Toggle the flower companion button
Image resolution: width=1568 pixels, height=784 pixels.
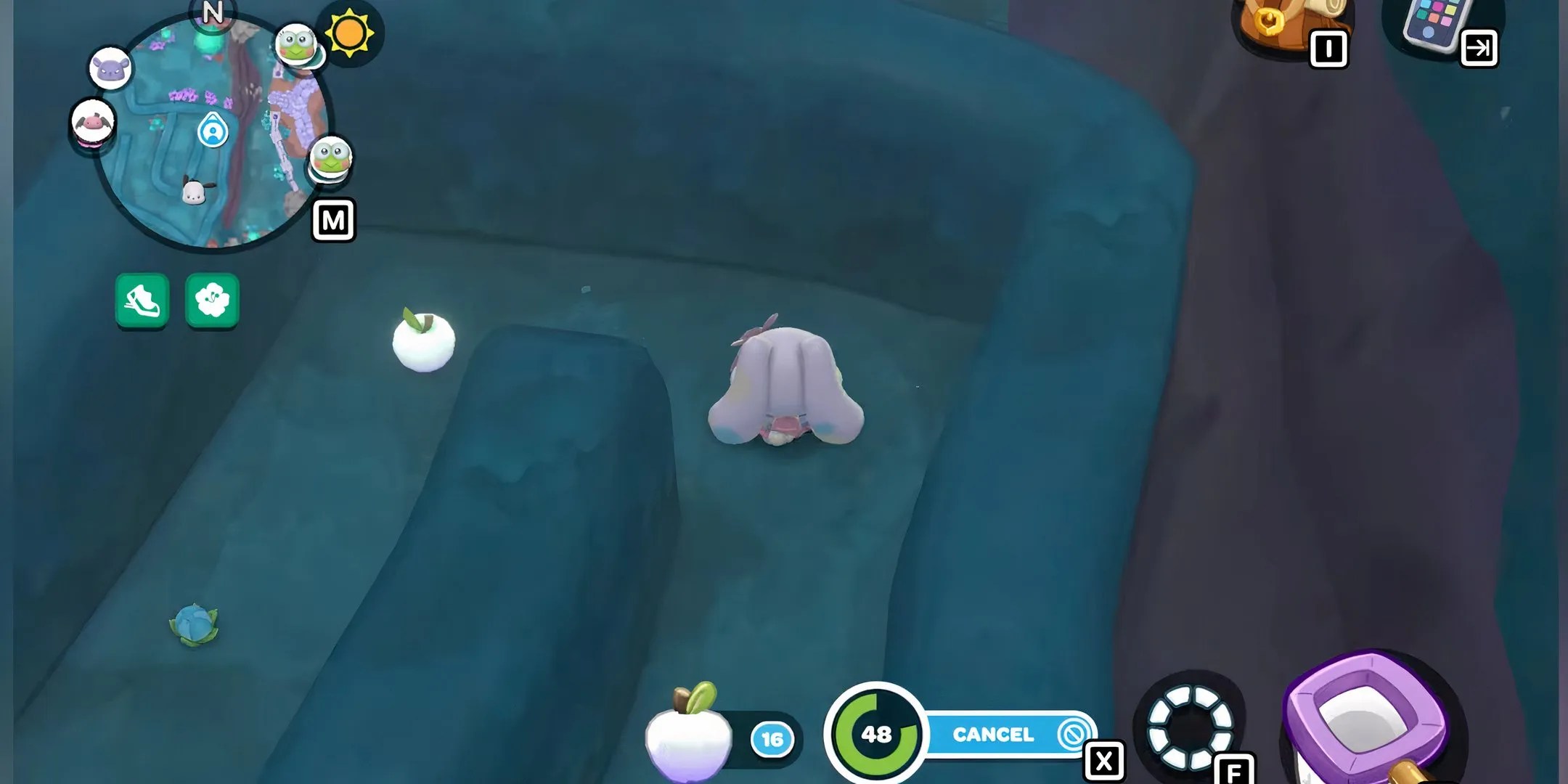(x=212, y=299)
